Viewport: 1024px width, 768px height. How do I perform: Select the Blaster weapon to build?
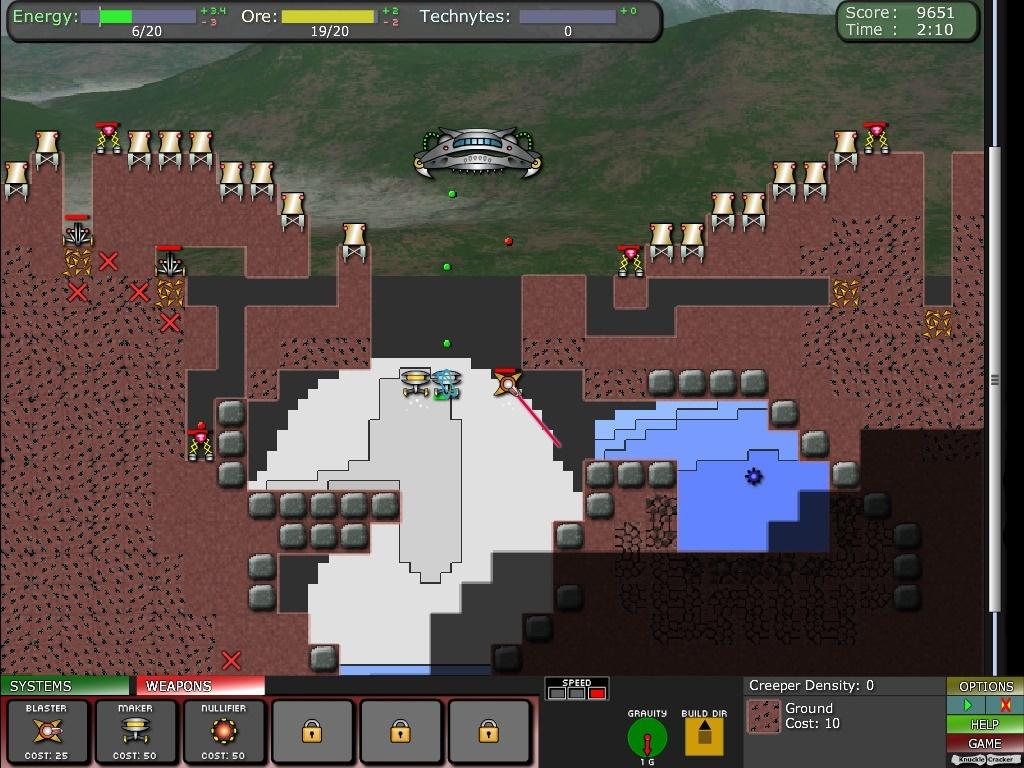point(47,733)
